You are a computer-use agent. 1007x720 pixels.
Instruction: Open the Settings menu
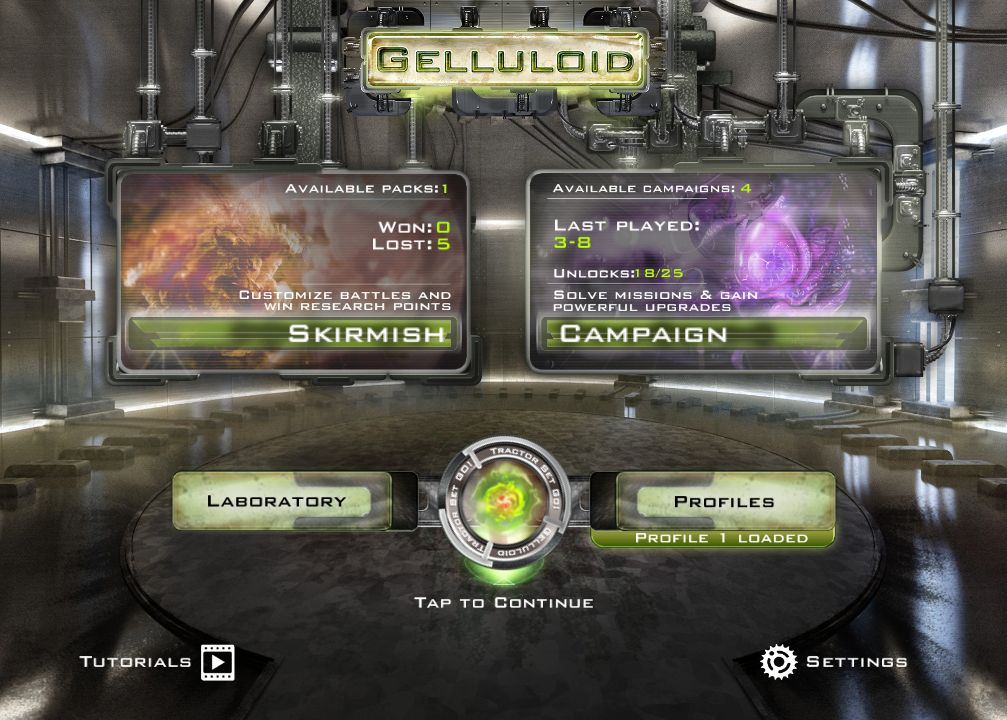[x=856, y=662]
